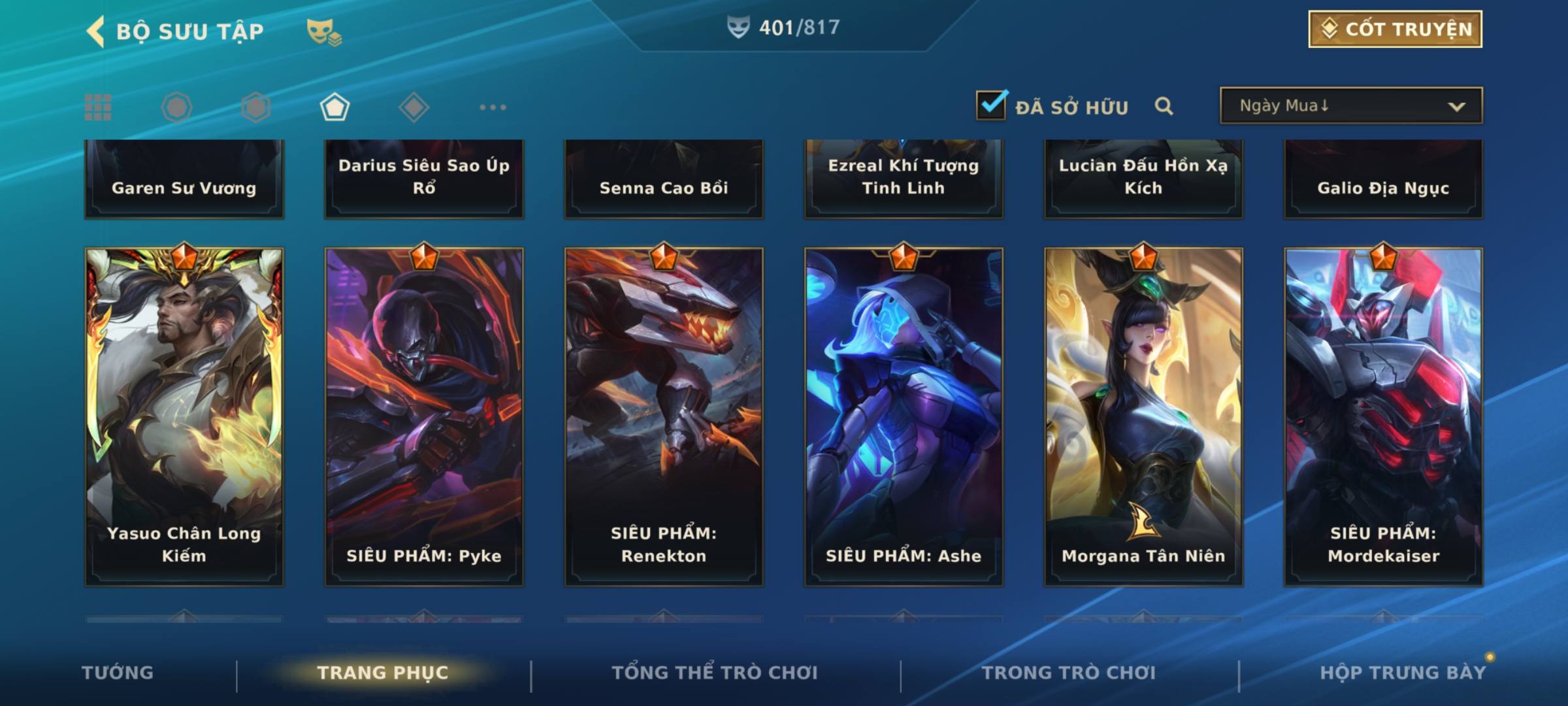Click the gold mask and coins icon
The width and height of the screenshot is (1568, 706).
(324, 31)
